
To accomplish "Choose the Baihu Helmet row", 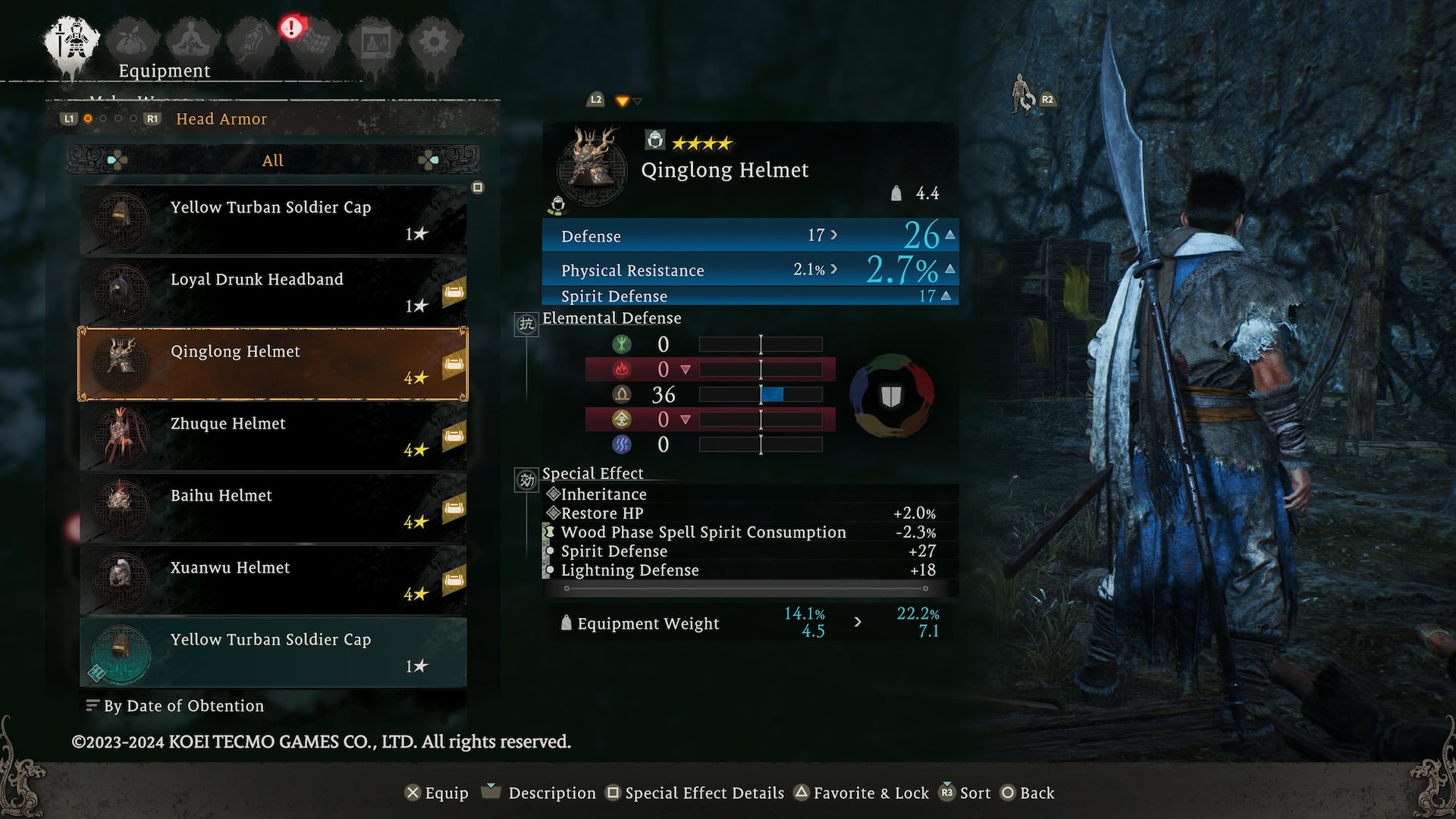I will click(x=273, y=508).
